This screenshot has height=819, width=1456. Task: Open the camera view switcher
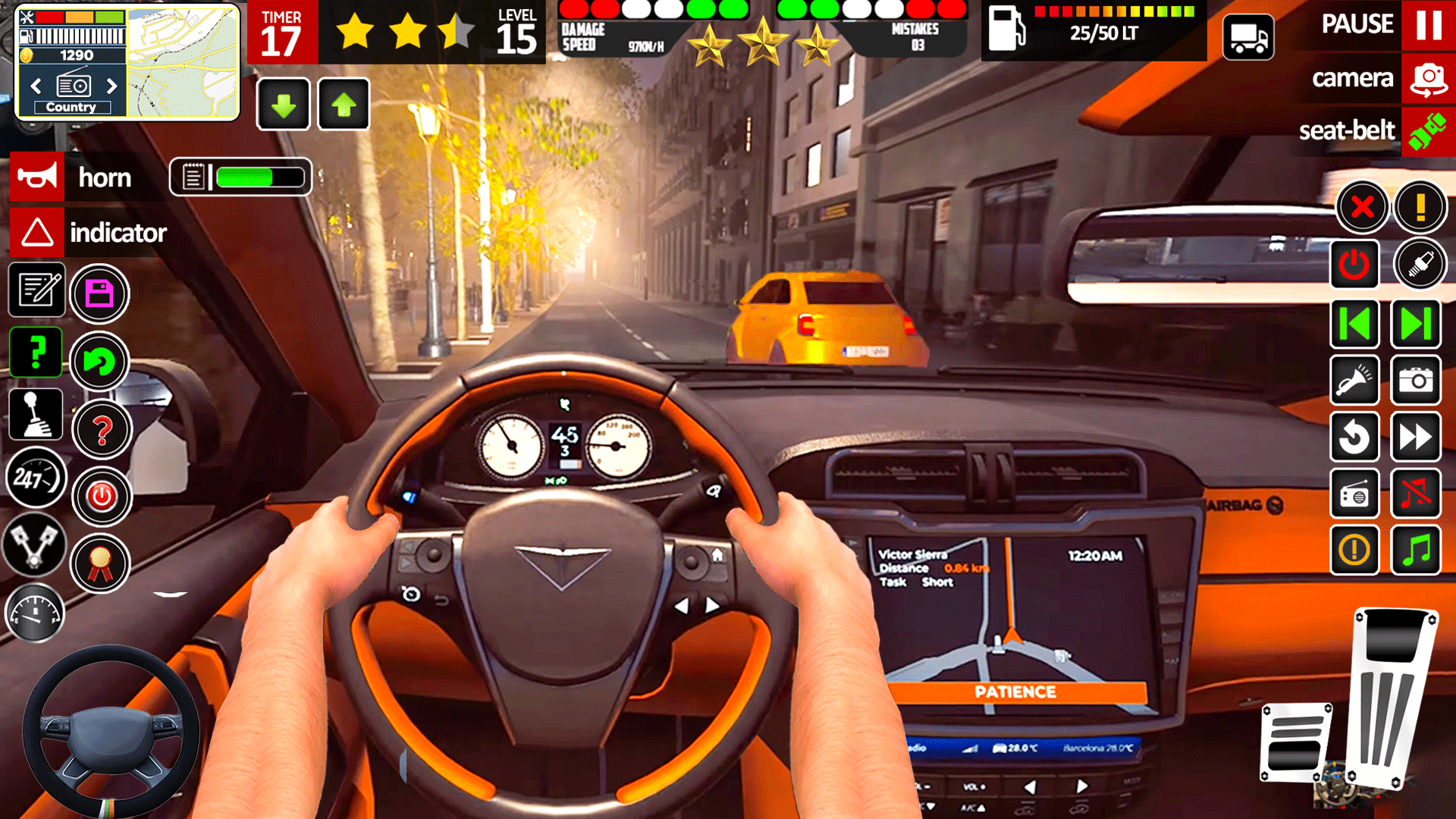pos(1429,78)
